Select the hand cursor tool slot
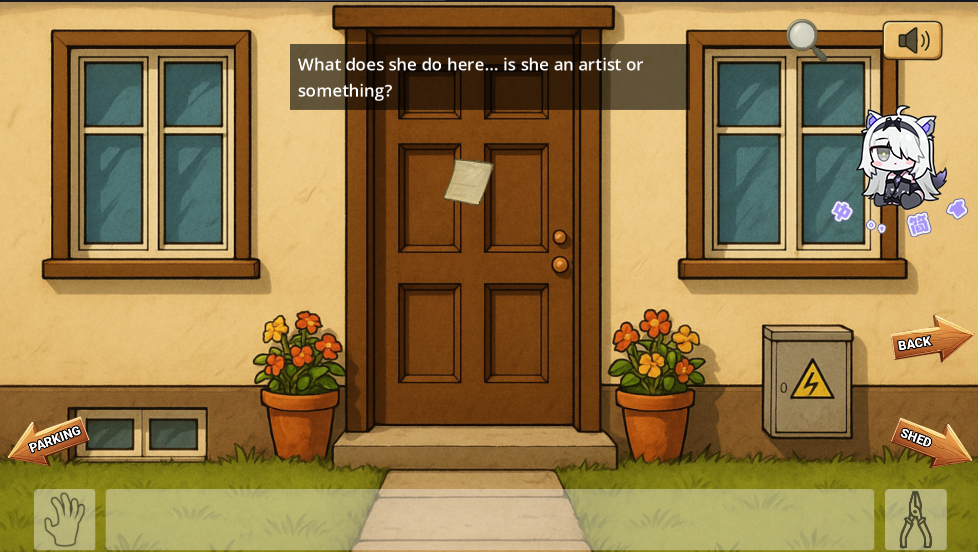This screenshot has width=978, height=552. tap(65, 519)
